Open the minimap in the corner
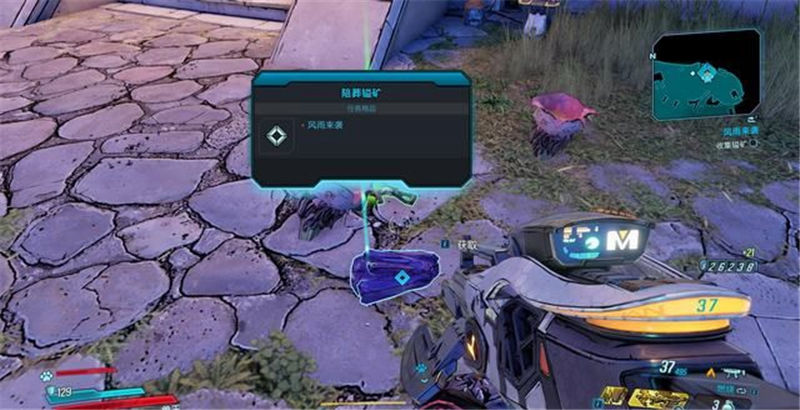Image resolution: width=800 pixels, height=410 pixels. (705, 75)
